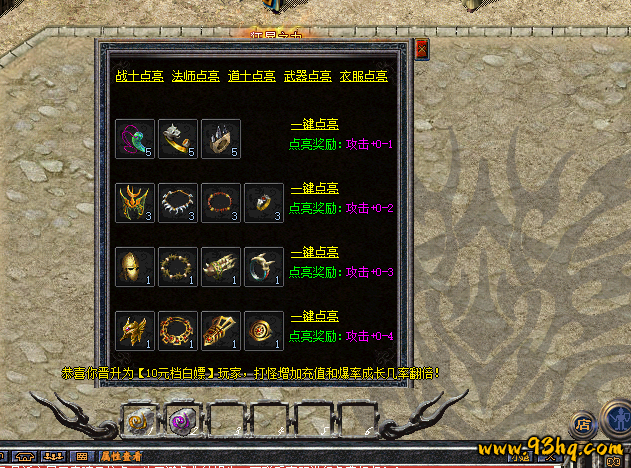Select the round golden helmet slot

tap(134, 267)
